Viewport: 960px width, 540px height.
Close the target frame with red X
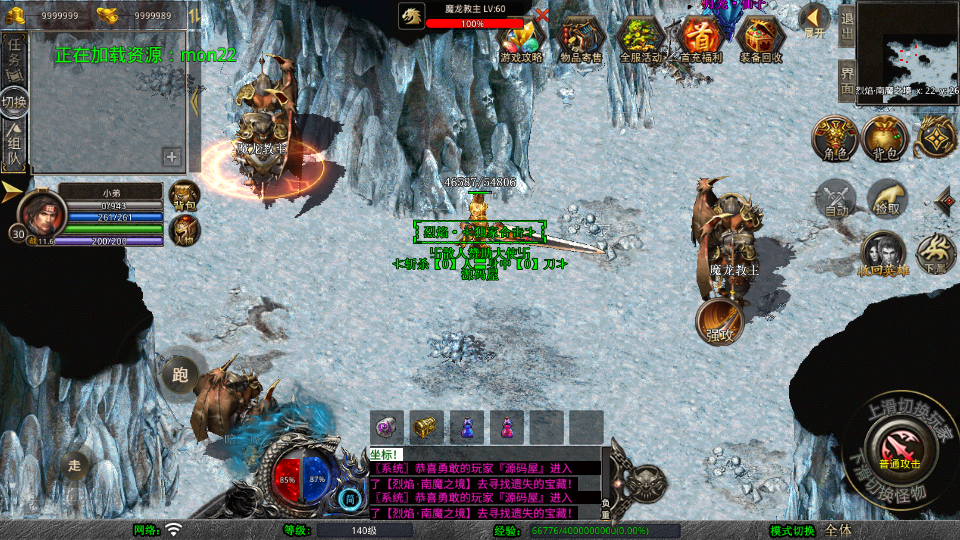pos(542,15)
